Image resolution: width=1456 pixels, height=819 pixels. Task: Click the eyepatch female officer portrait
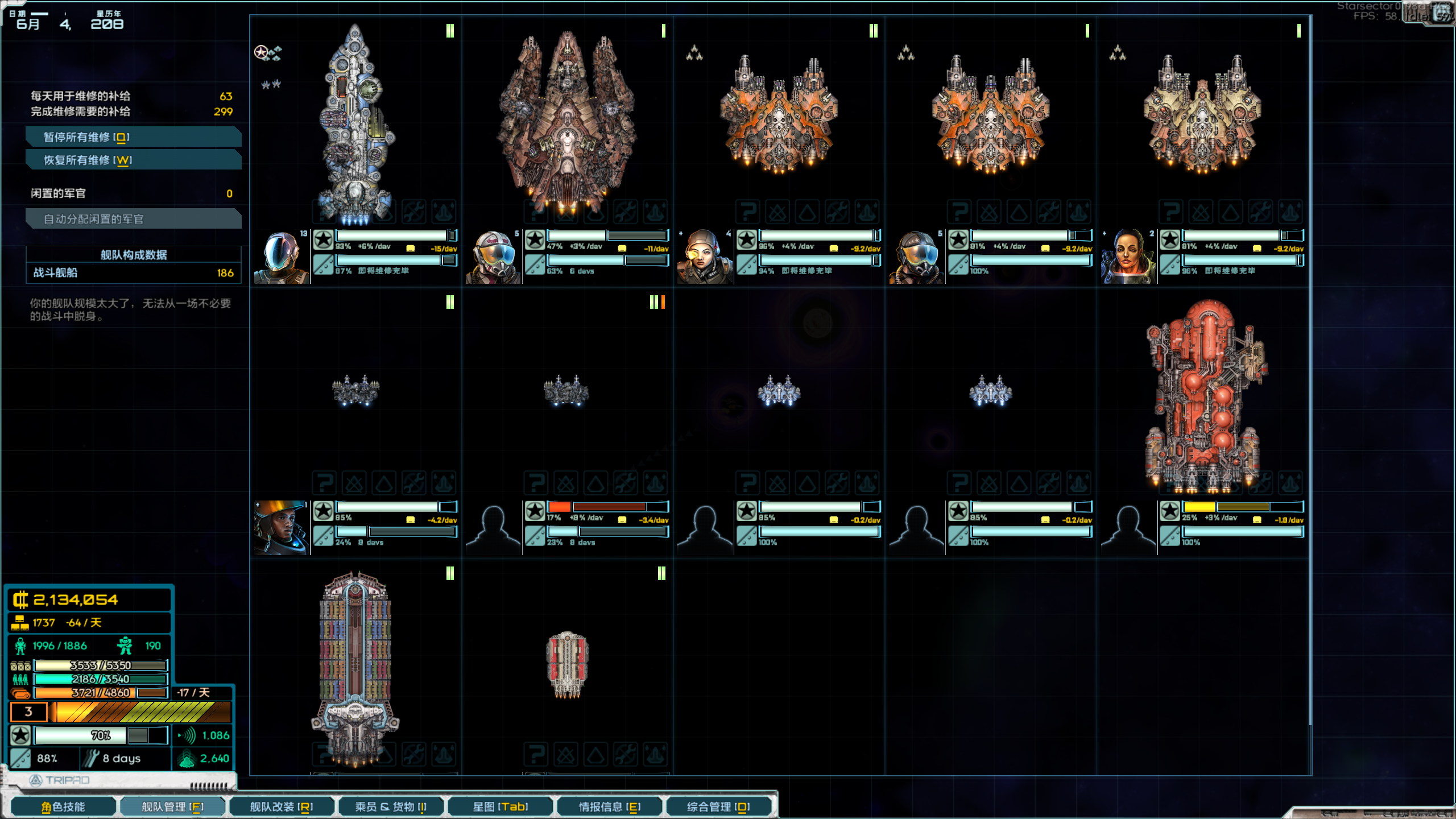(x=704, y=257)
